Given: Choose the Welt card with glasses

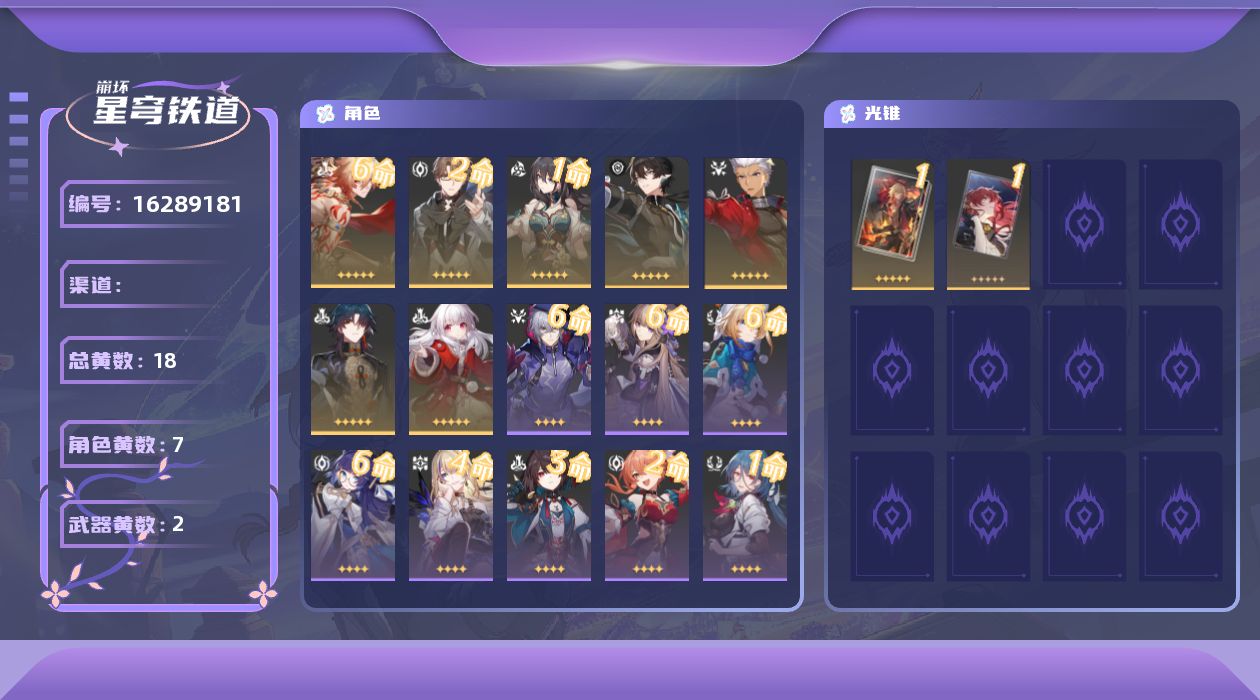Looking at the screenshot, I should [x=450, y=222].
